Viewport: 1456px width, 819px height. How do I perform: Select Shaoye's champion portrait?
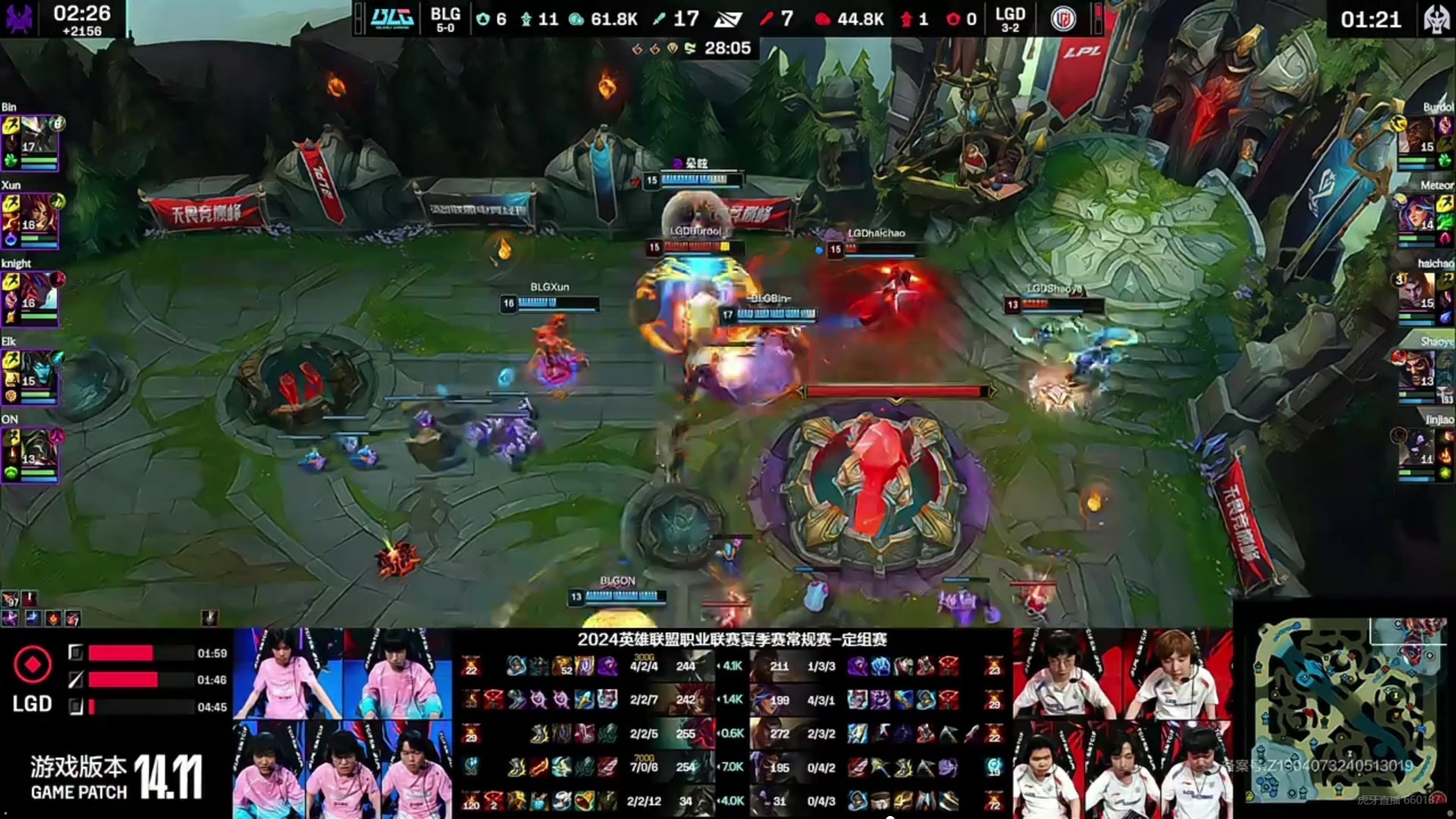click(1417, 371)
